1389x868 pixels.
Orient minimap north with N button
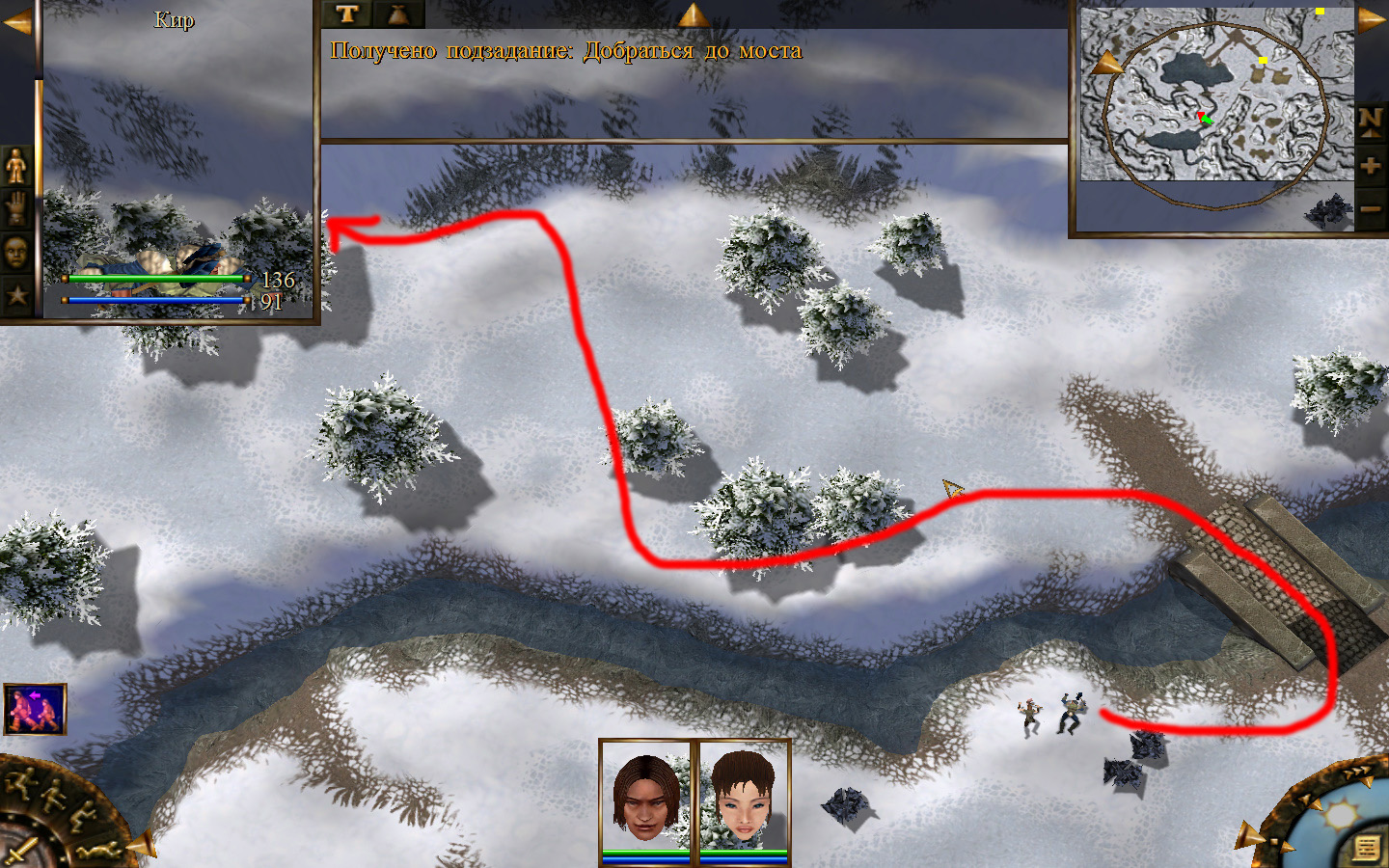pyautogui.click(x=1371, y=122)
